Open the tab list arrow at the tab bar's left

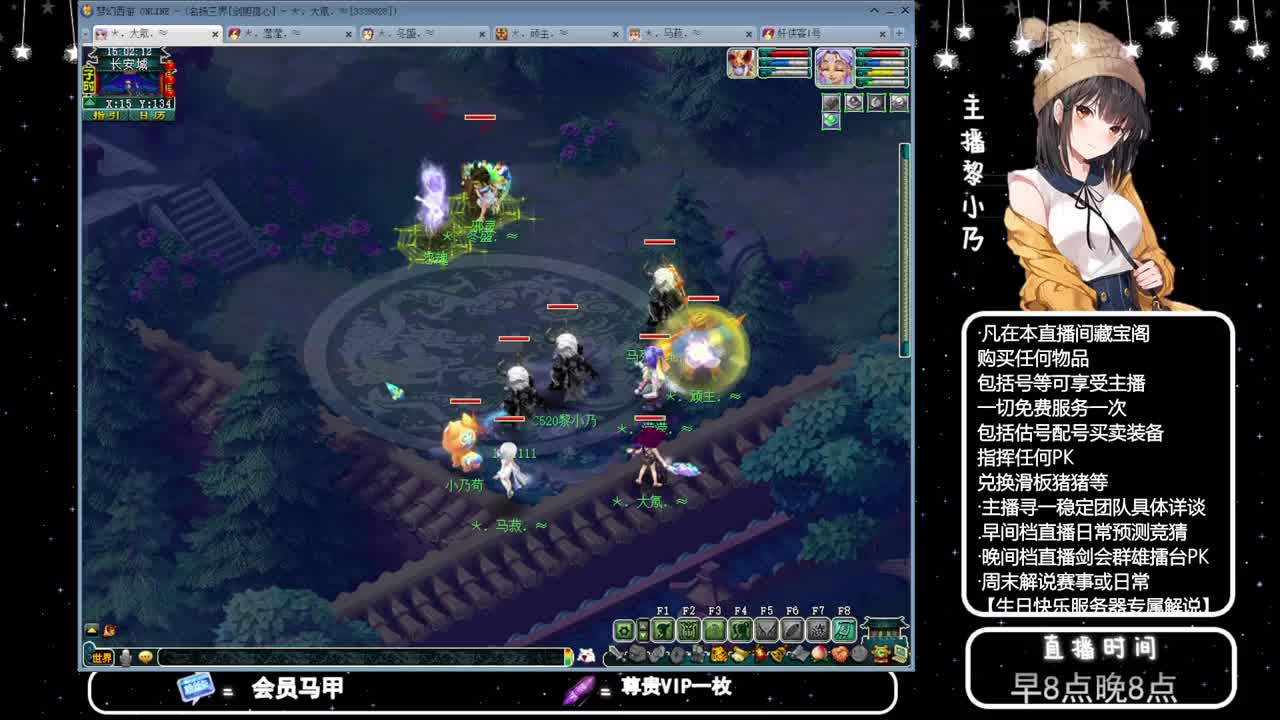(x=85, y=33)
